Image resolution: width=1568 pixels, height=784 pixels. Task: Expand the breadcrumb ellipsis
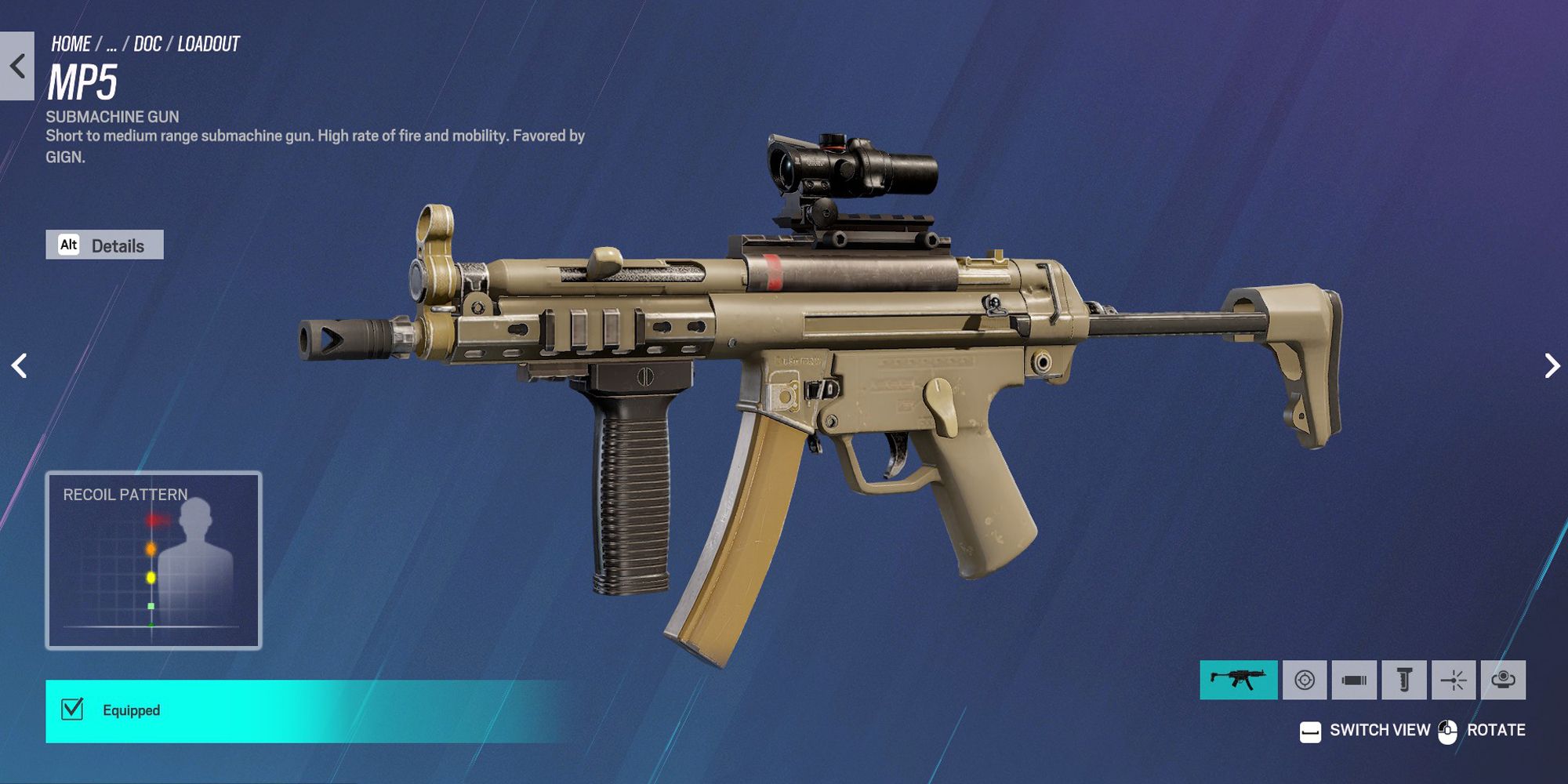(112, 45)
